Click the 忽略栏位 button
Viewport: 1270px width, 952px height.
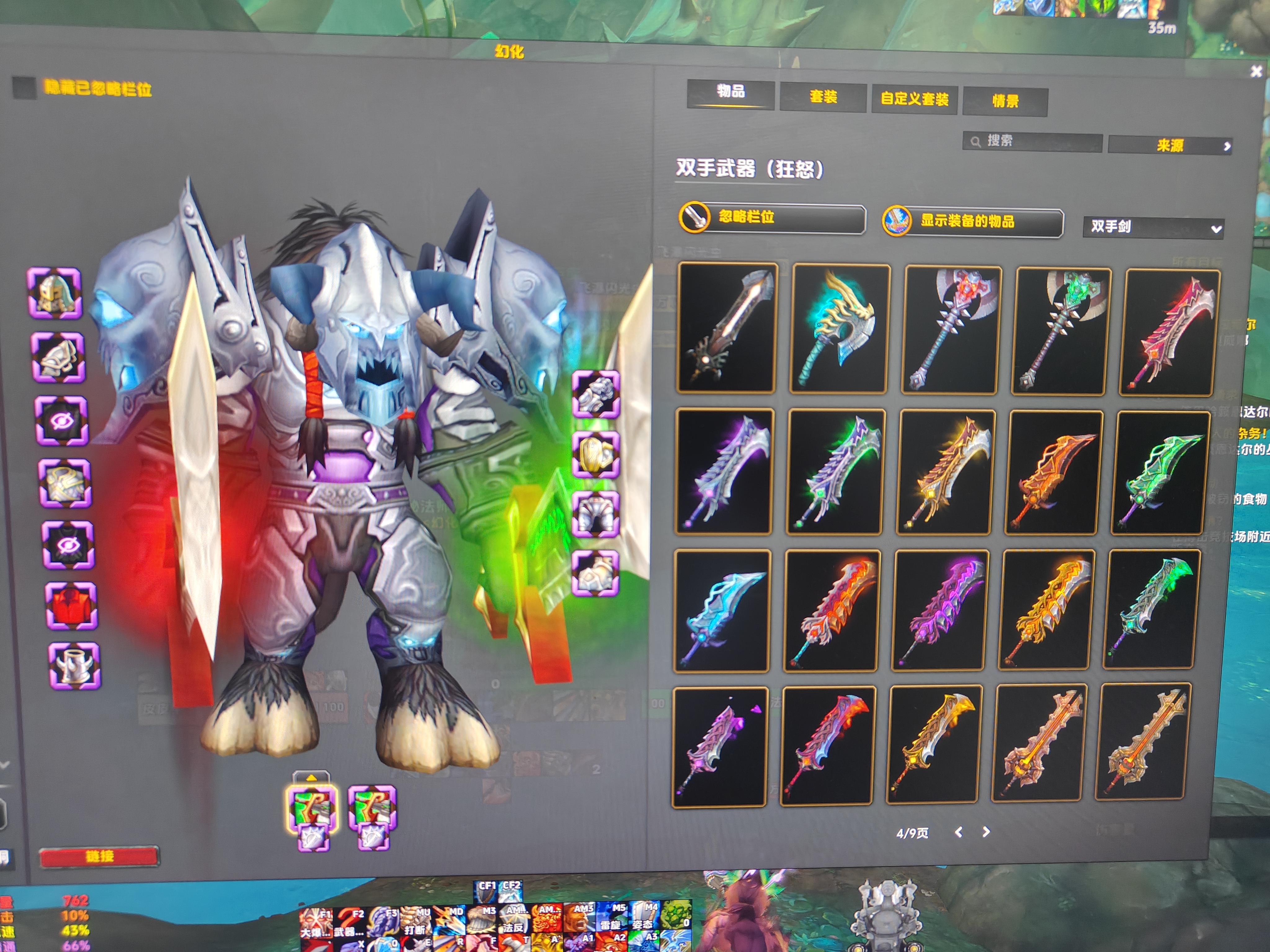point(772,218)
